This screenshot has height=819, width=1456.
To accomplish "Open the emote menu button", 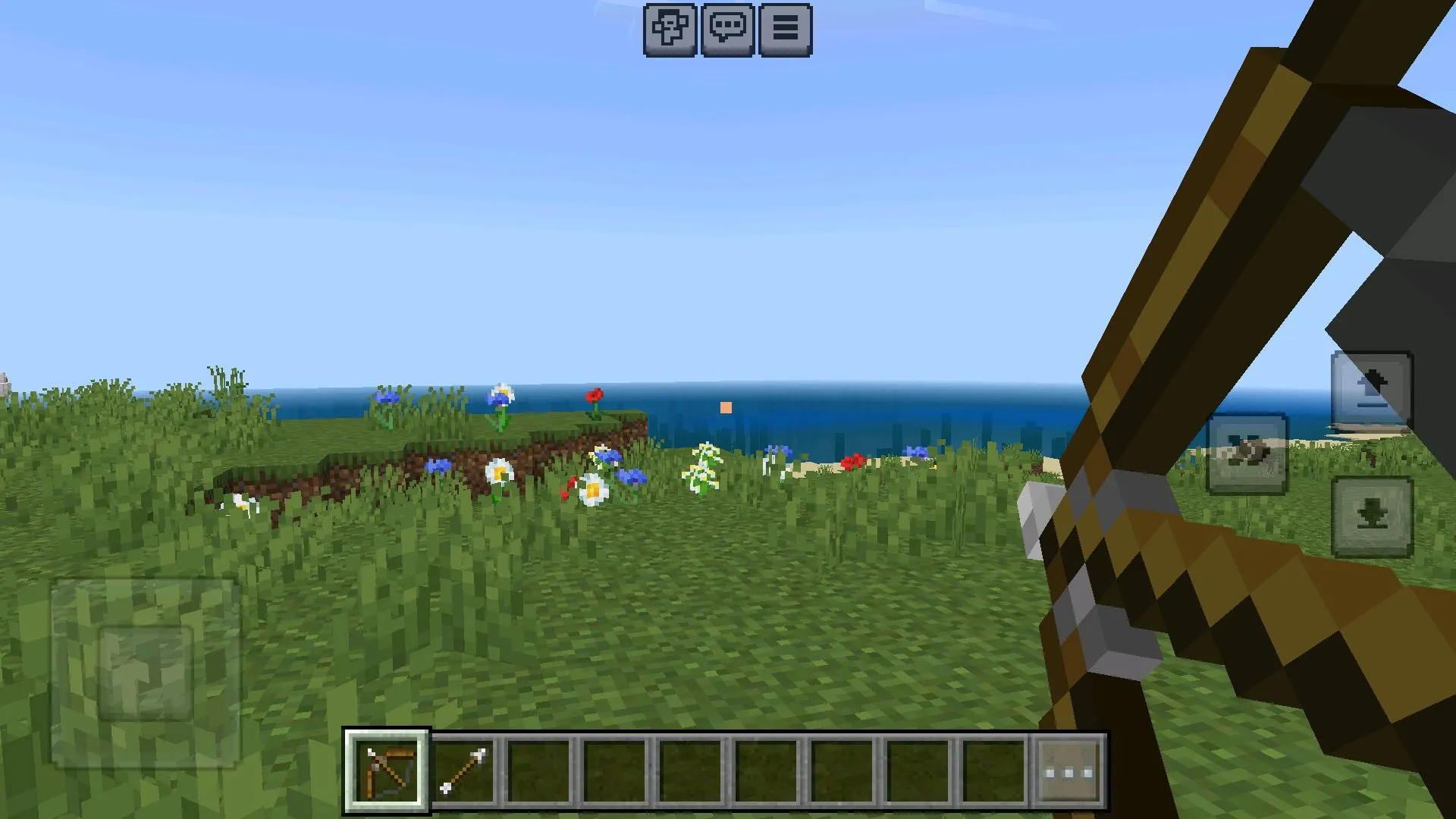I will click(x=670, y=30).
